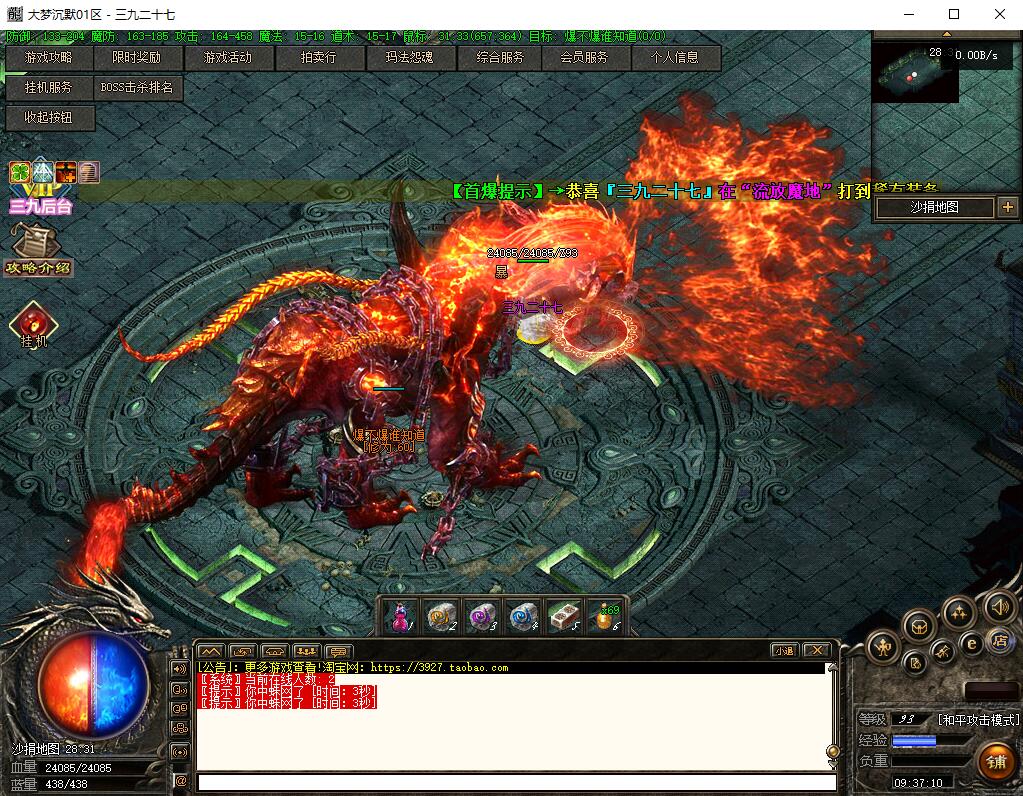Open the 游戏攻略 menu button
The height and width of the screenshot is (796, 1023).
pyautogui.click(x=48, y=58)
